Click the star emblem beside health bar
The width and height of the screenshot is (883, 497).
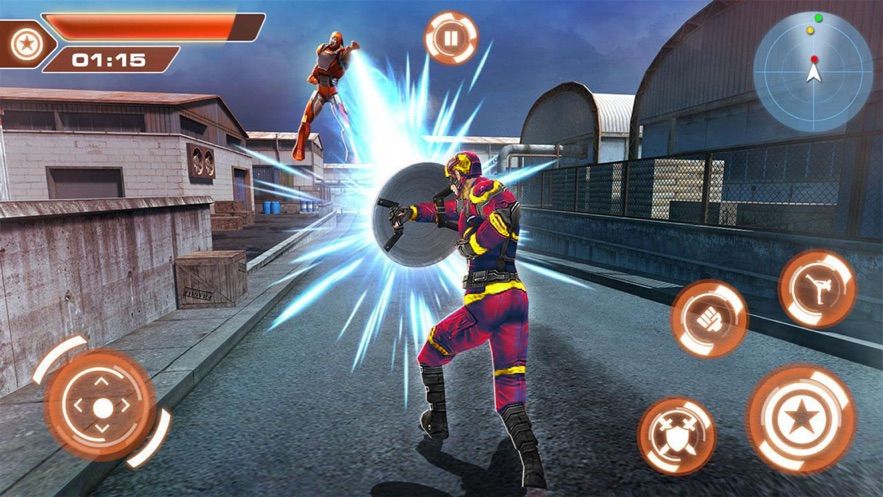[x=24, y=42]
